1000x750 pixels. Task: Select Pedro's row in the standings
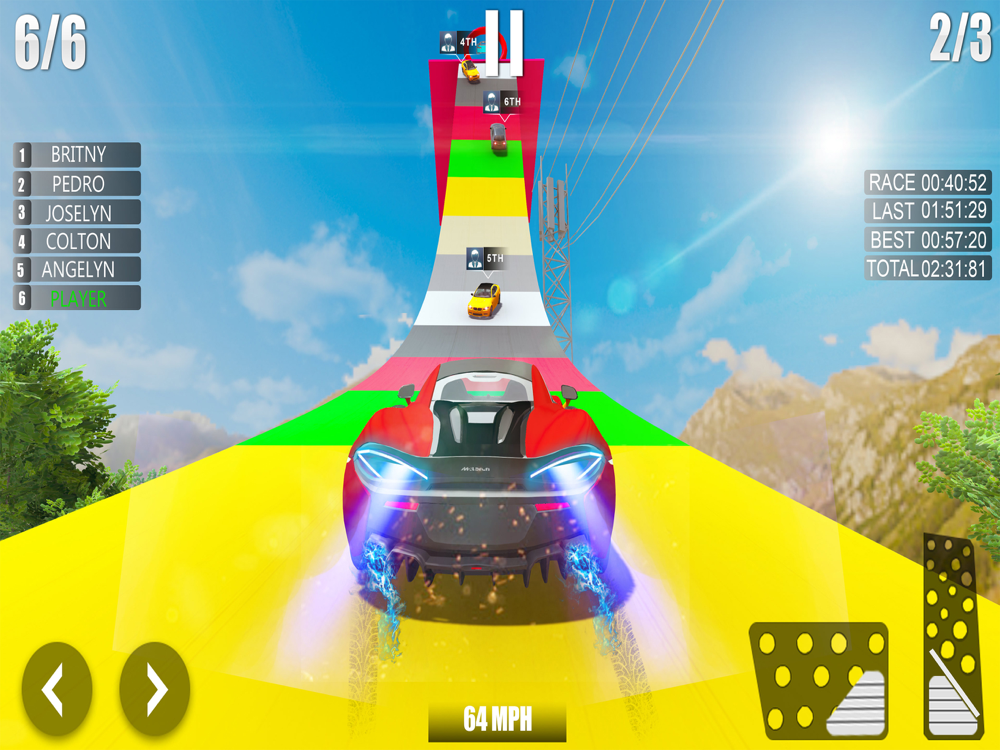click(x=77, y=184)
